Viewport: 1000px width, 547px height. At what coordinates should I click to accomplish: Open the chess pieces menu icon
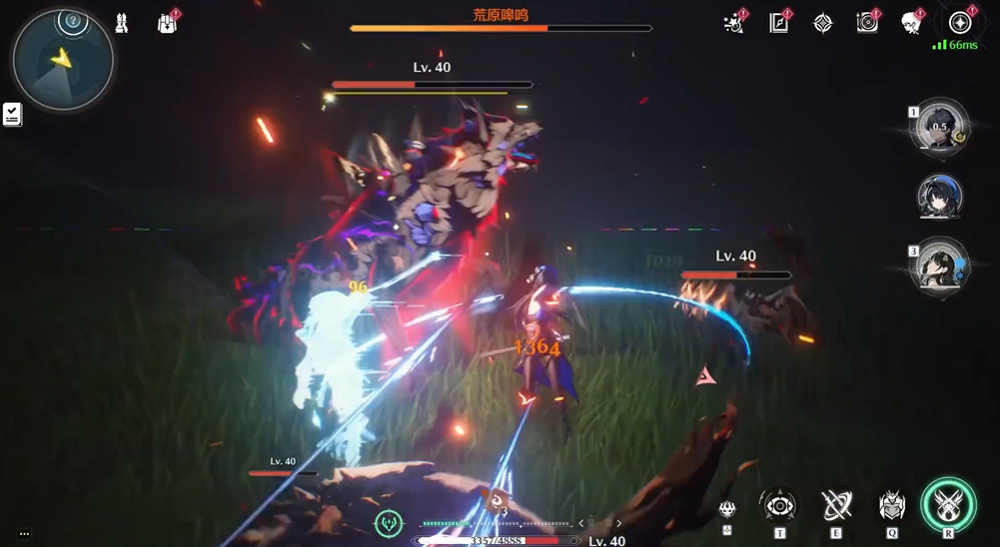click(x=121, y=22)
